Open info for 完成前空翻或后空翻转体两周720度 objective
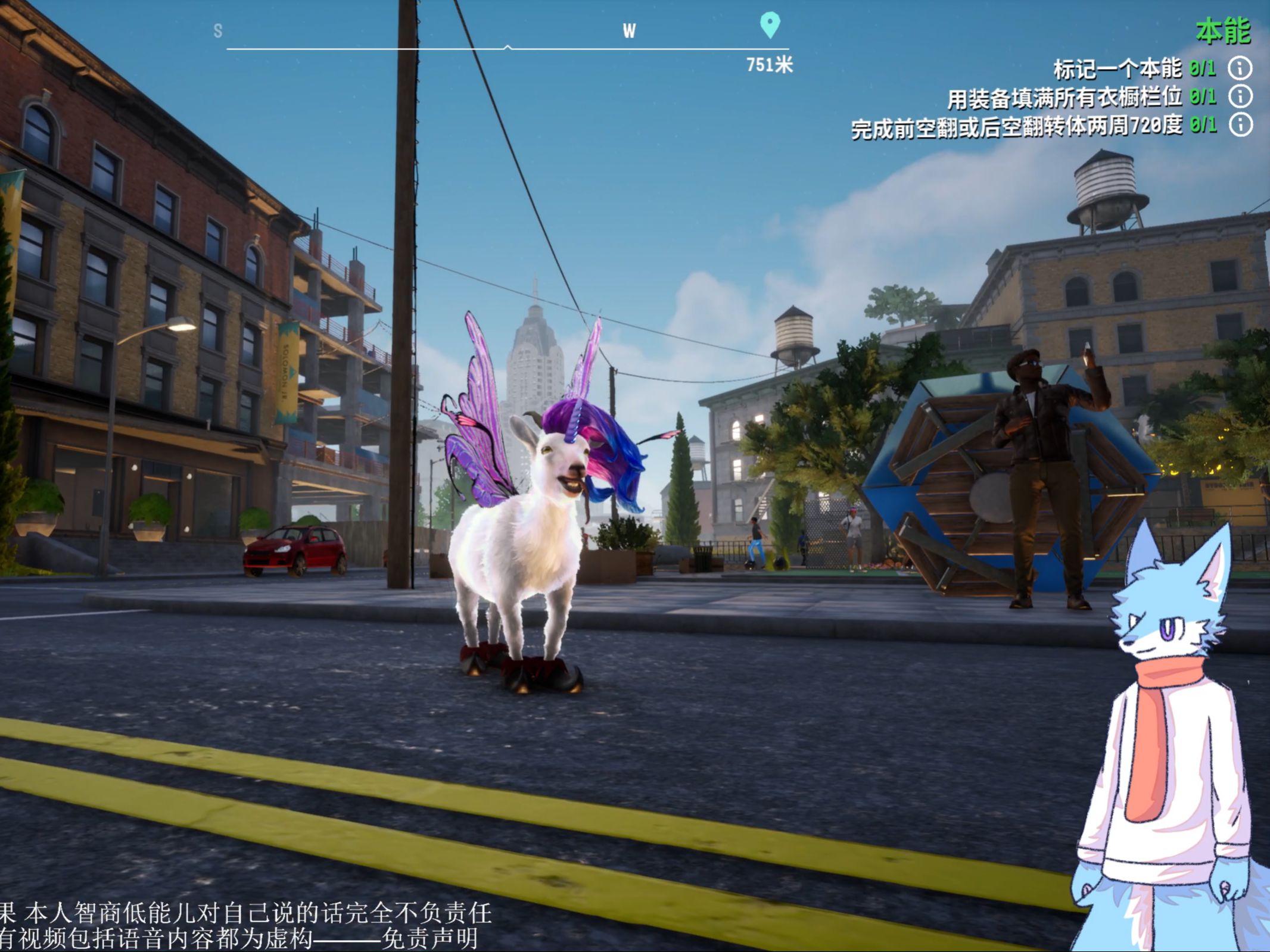 pos(1240,125)
